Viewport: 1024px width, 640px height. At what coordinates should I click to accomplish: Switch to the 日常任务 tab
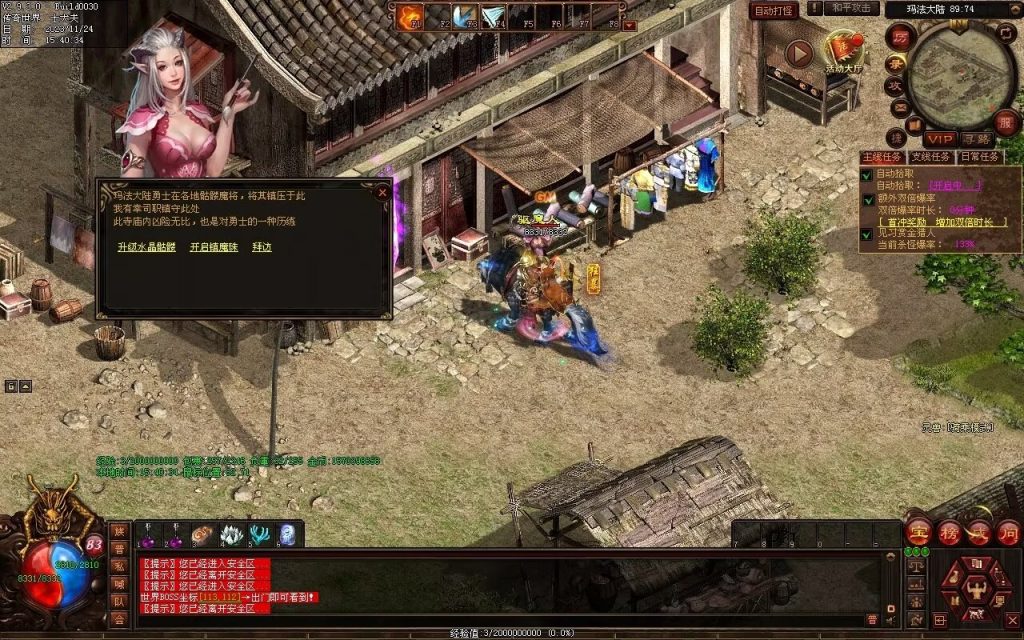(979, 157)
